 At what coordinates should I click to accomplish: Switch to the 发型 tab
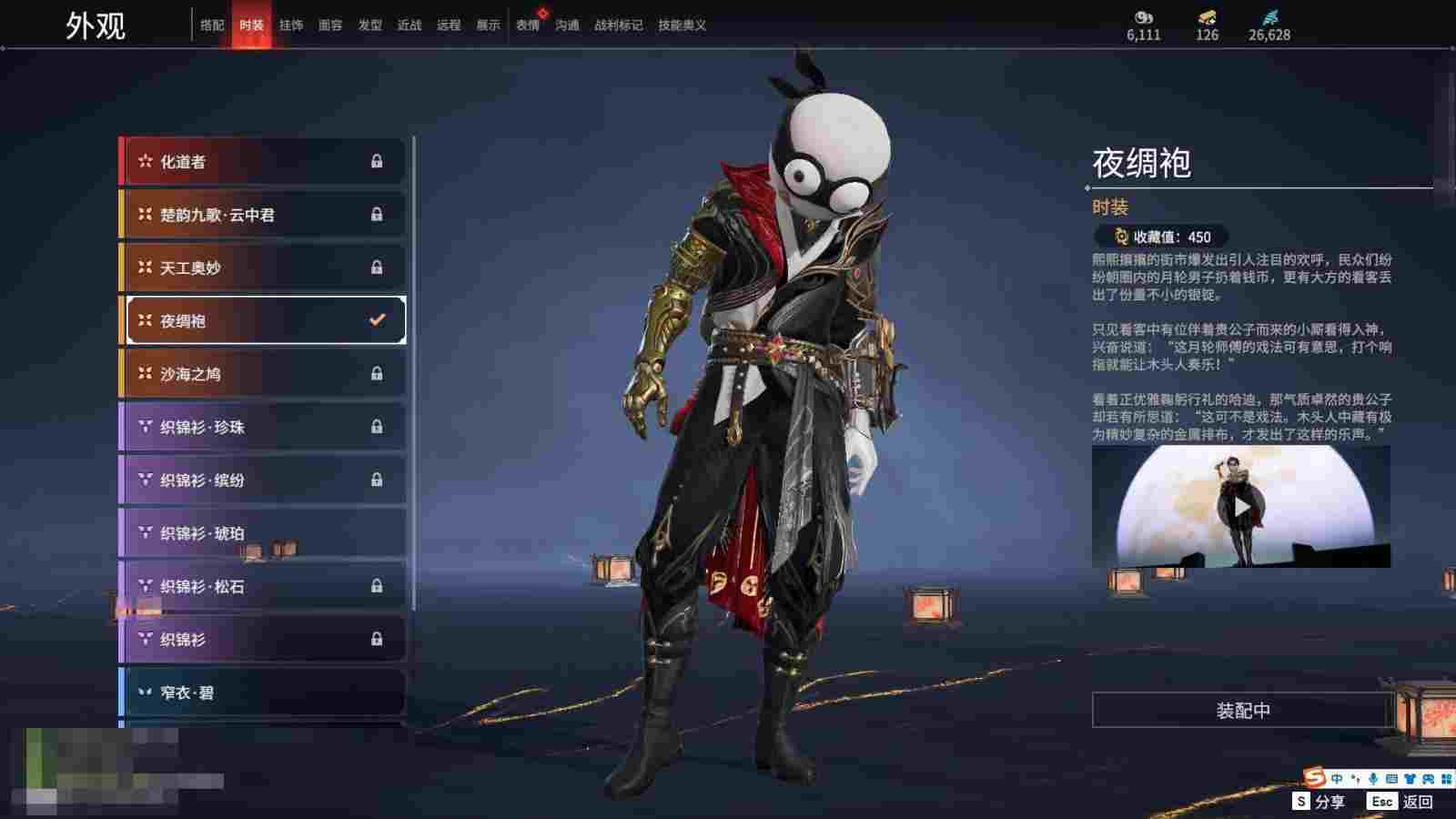370,25
